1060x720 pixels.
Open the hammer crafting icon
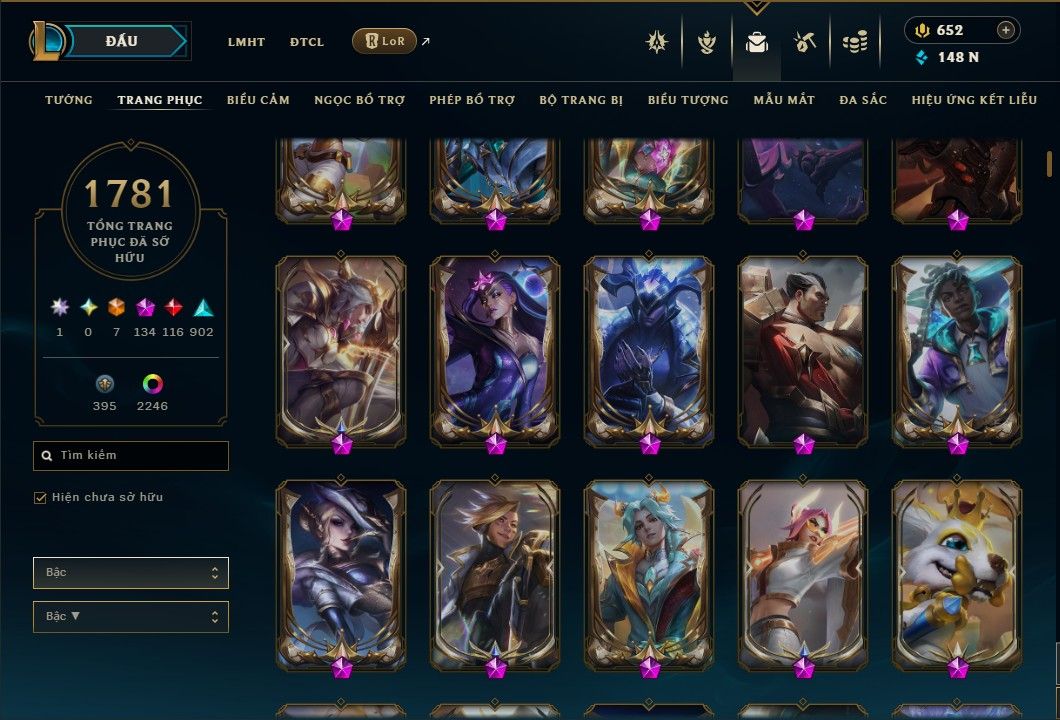pyautogui.click(x=805, y=42)
